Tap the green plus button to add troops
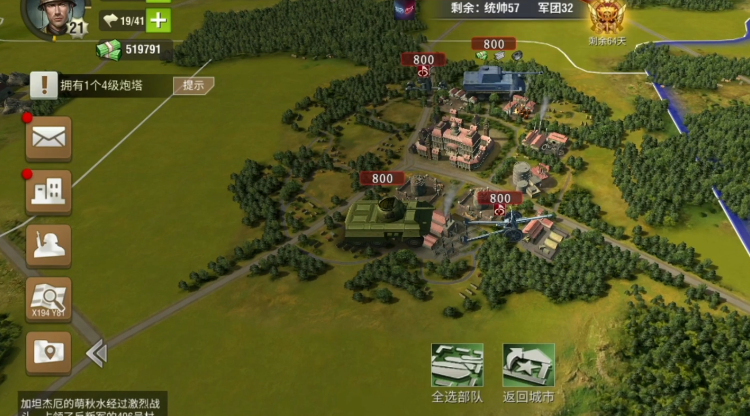The width and height of the screenshot is (750, 416). point(158,20)
